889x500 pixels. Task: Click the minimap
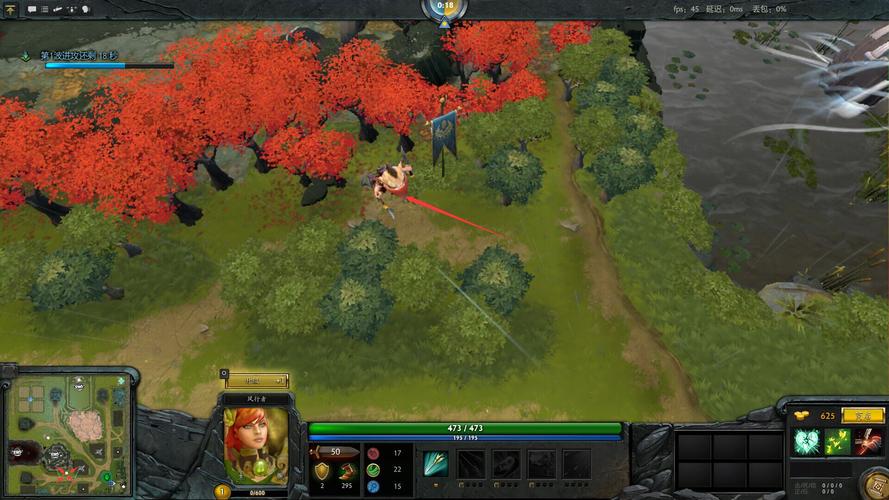69,435
